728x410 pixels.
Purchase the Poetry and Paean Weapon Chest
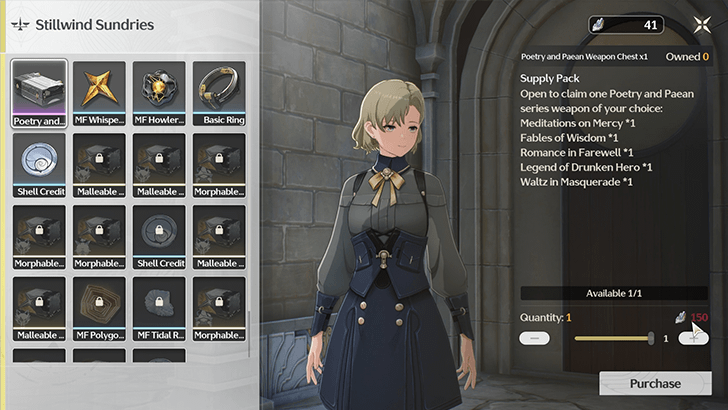pos(655,383)
